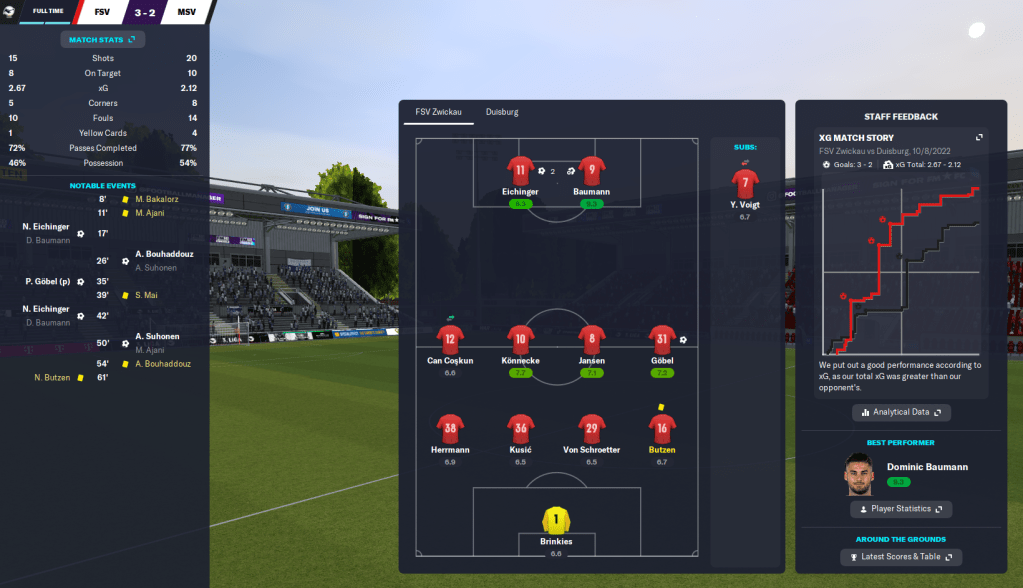The width and height of the screenshot is (1023, 588).
Task: Select substitute Y. Voigt
Action: point(744,184)
